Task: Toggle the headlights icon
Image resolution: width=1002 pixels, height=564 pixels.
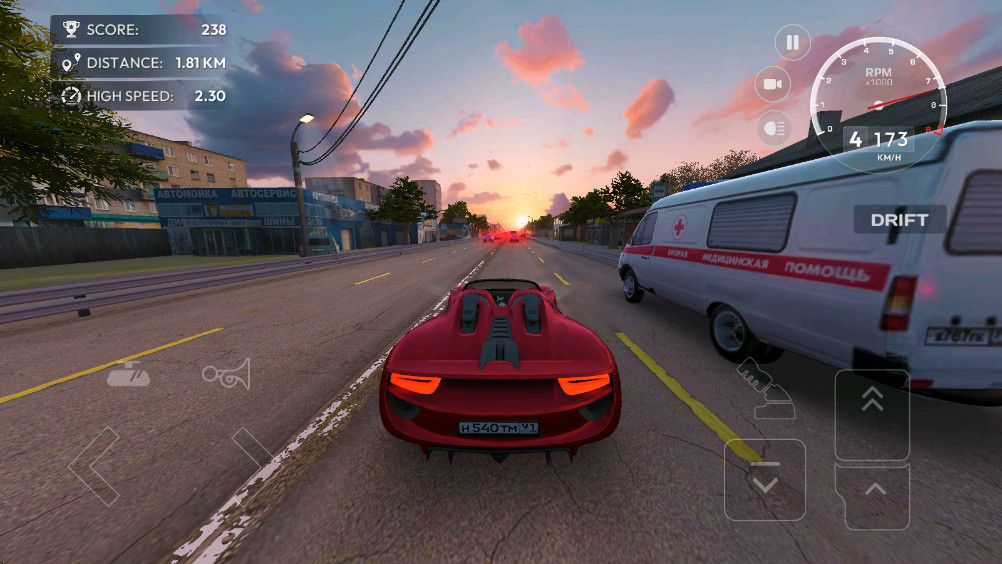Action: pos(772,127)
